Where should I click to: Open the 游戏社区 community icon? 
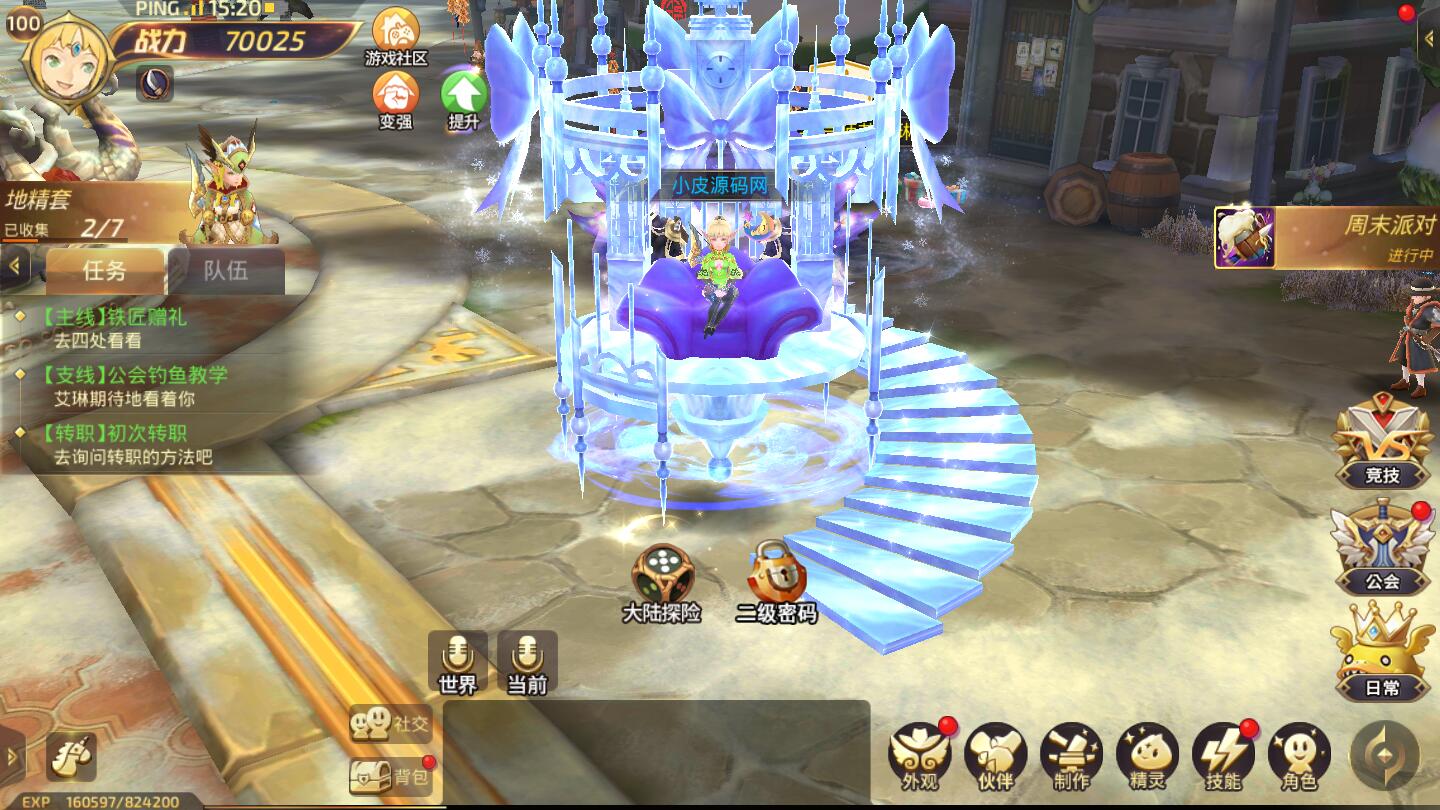pyautogui.click(x=396, y=35)
